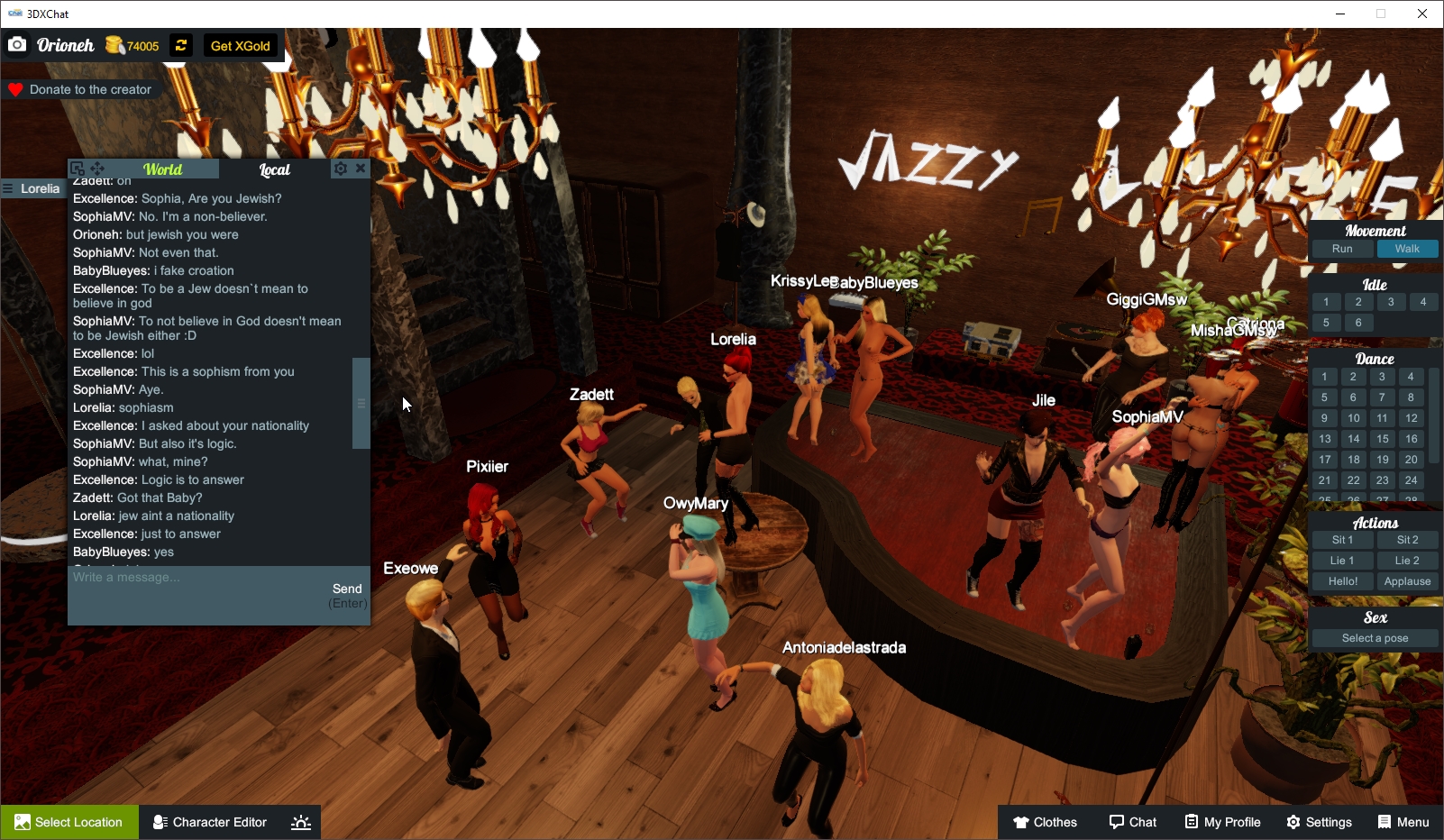
Task: Select Dance animation number 12
Action: click(1410, 417)
